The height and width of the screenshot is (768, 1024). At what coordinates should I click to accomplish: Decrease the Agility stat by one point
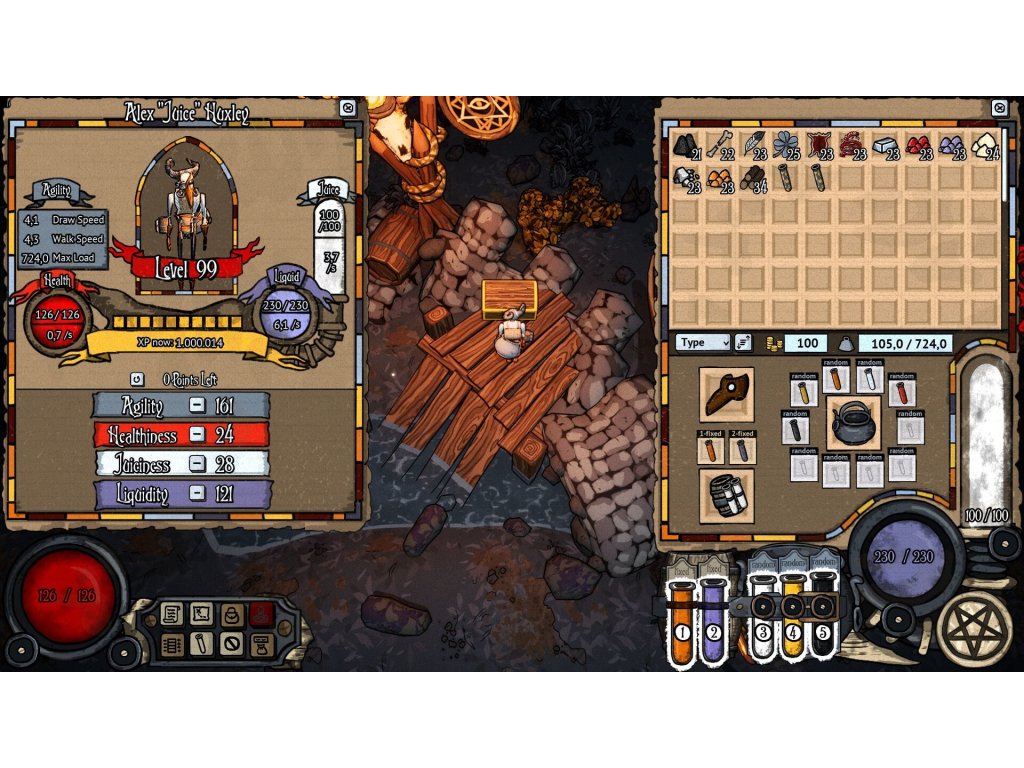click(x=198, y=406)
